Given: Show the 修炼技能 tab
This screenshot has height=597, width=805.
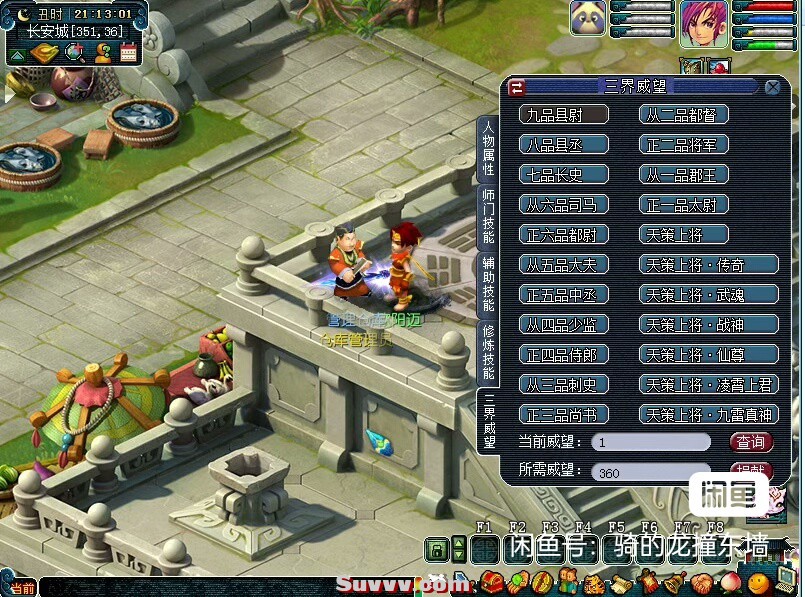Looking at the screenshot, I should [488, 352].
